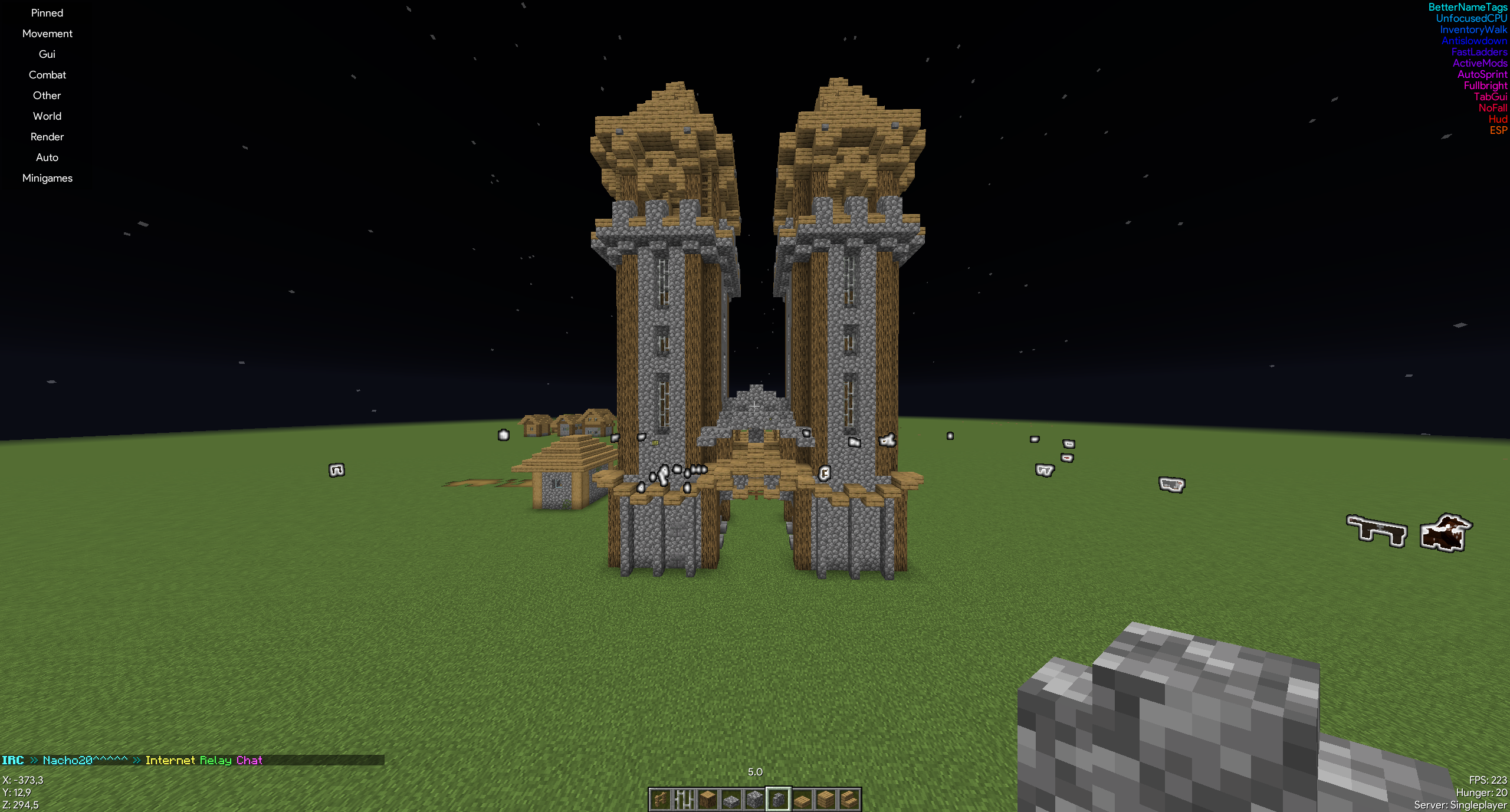
Task: Select the oak log hotbar slot
Action: pos(708,800)
